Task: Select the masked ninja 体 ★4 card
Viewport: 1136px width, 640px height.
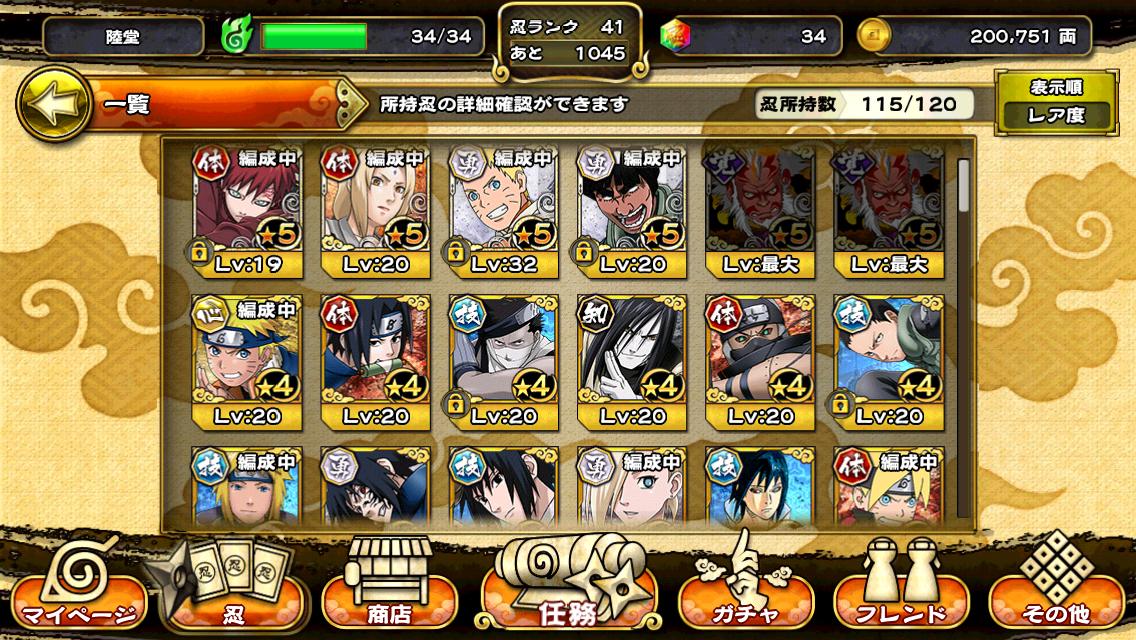Action: [x=759, y=362]
